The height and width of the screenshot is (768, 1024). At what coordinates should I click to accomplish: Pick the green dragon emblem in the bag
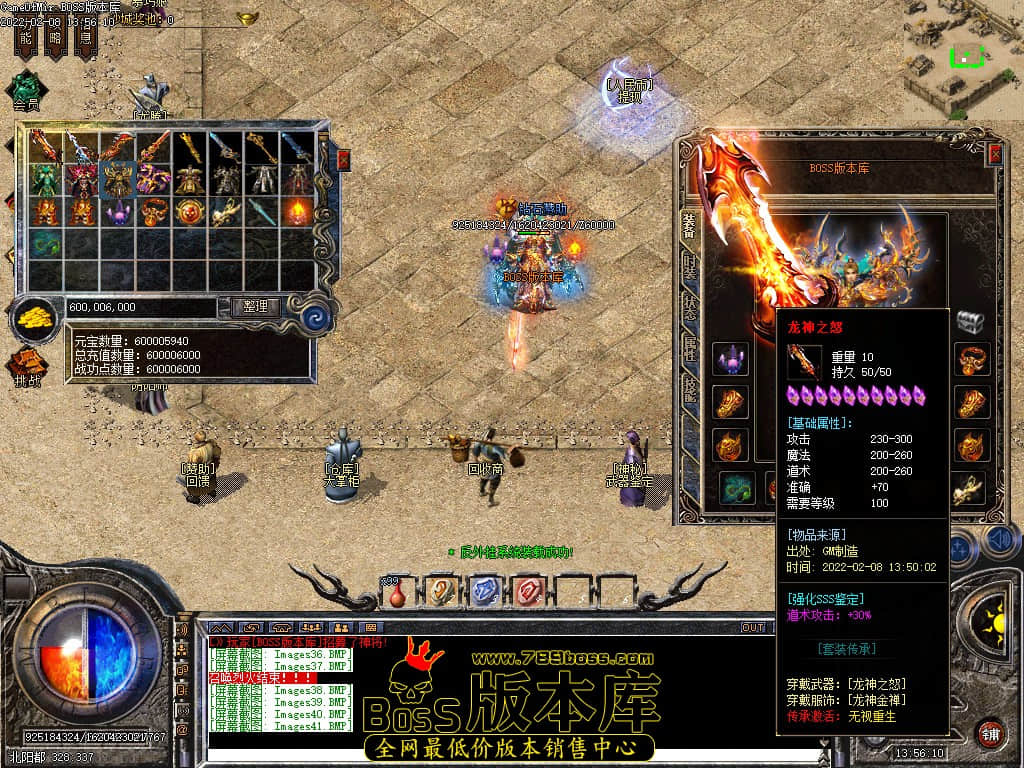pos(45,244)
